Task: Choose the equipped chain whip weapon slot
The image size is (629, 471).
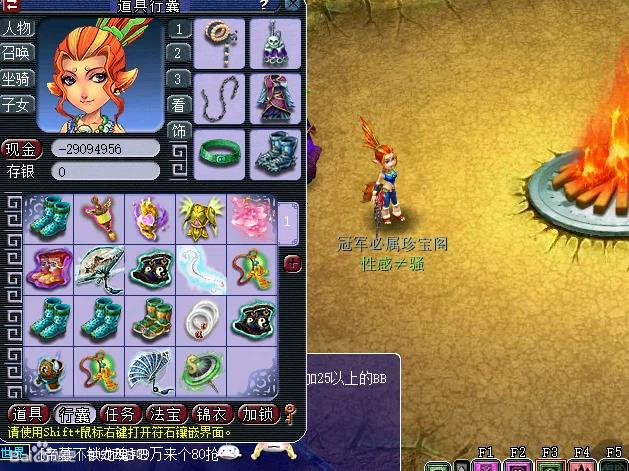Action: point(218,98)
